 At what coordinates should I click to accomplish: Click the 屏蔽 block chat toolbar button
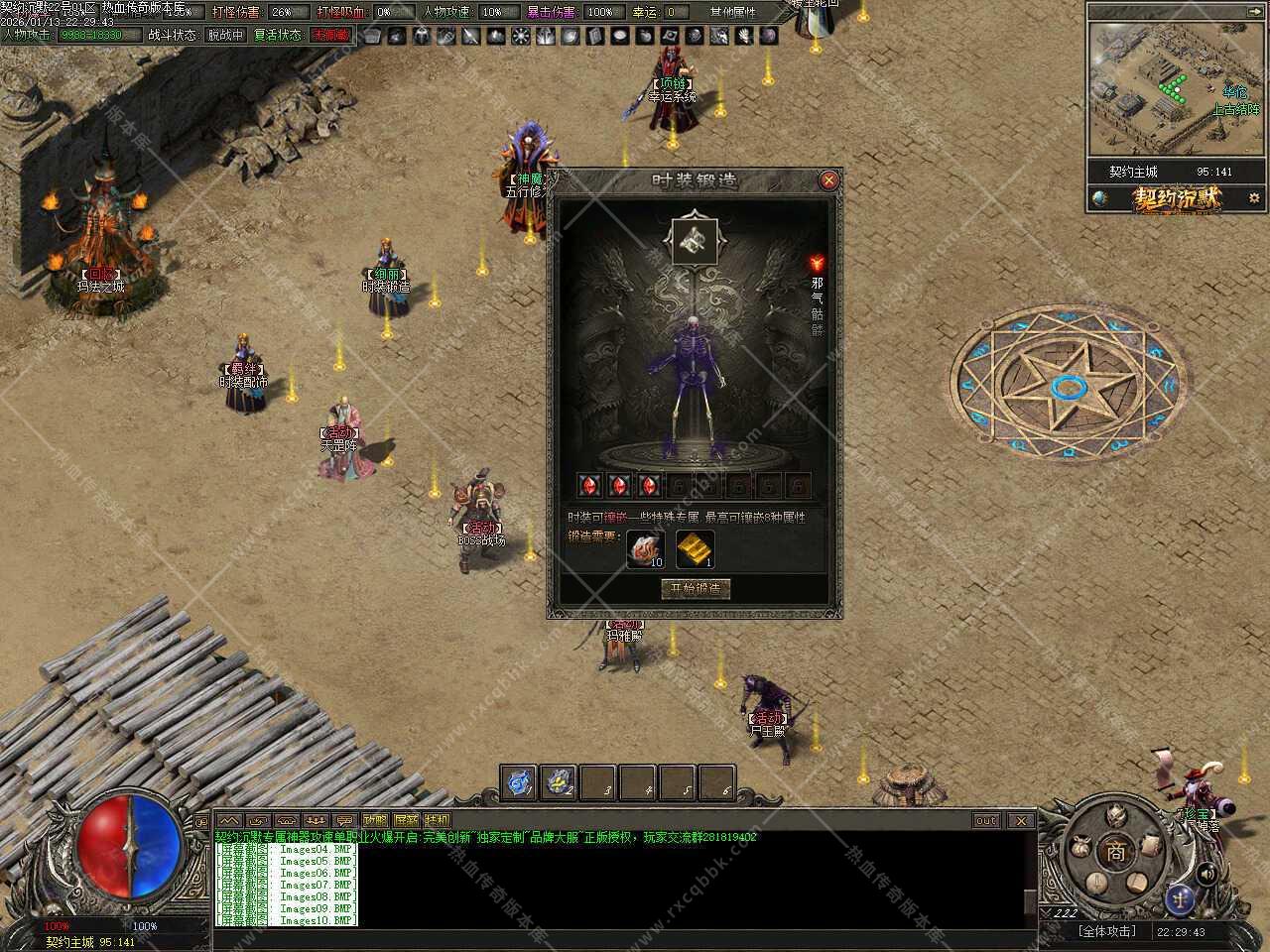pyautogui.click(x=406, y=820)
